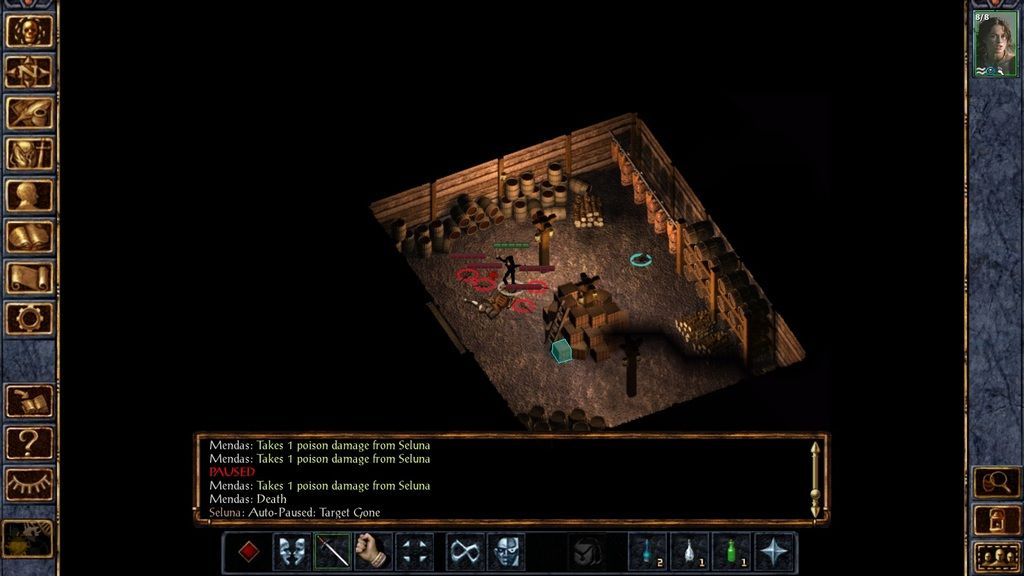Open the character record bust icon
This screenshot has width=1024, height=576.
[29, 195]
